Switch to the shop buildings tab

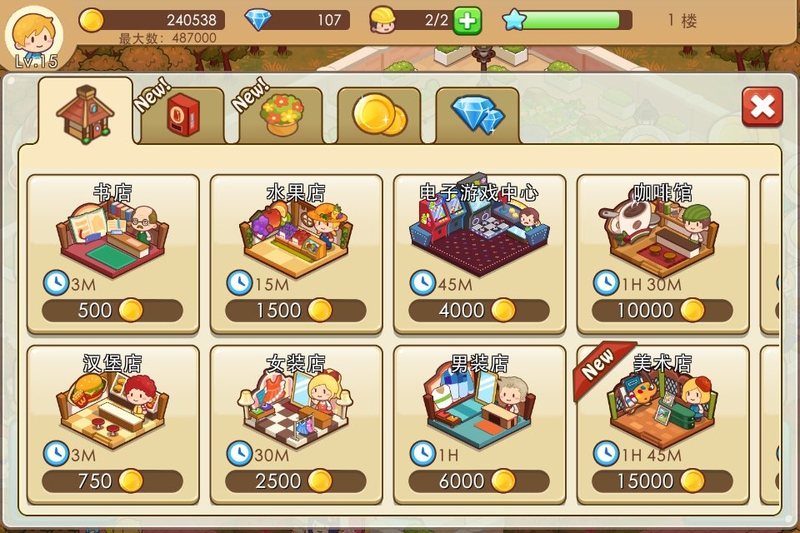coord(85,113)
